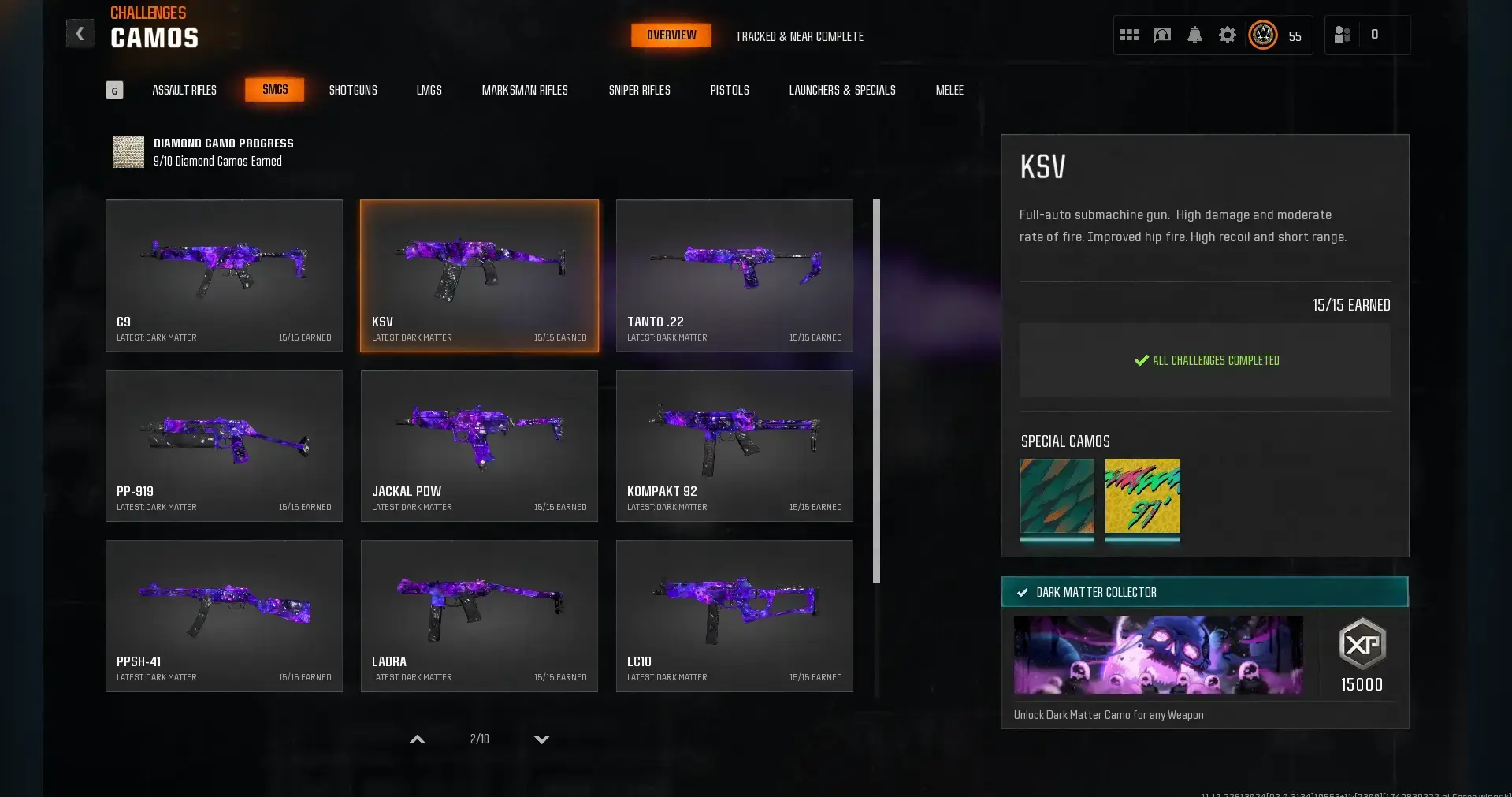Open the notifications bell

[1194, 35]
